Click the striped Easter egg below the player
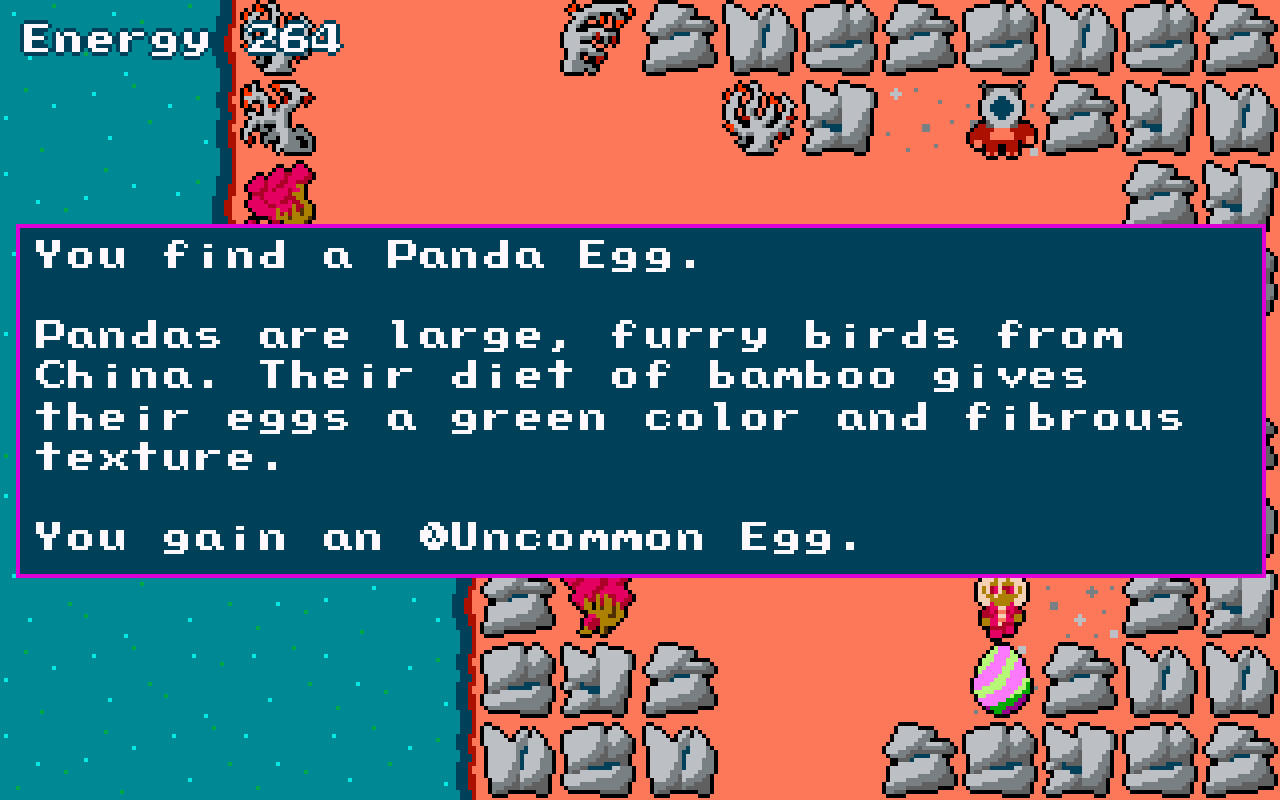1280x800 pixels. (1000, 681)
